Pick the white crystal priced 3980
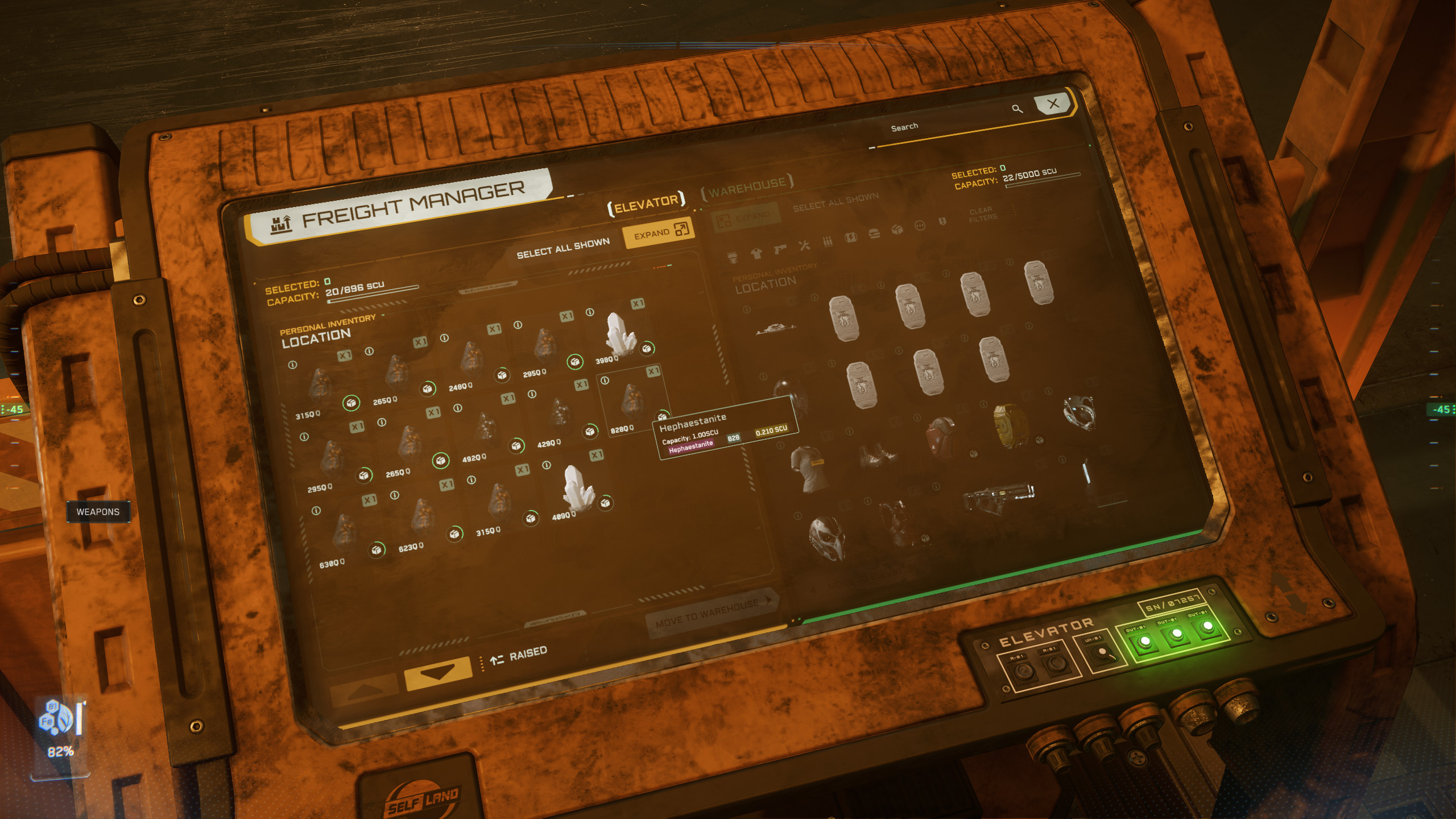1456x819 pixels. click(617, 334)
